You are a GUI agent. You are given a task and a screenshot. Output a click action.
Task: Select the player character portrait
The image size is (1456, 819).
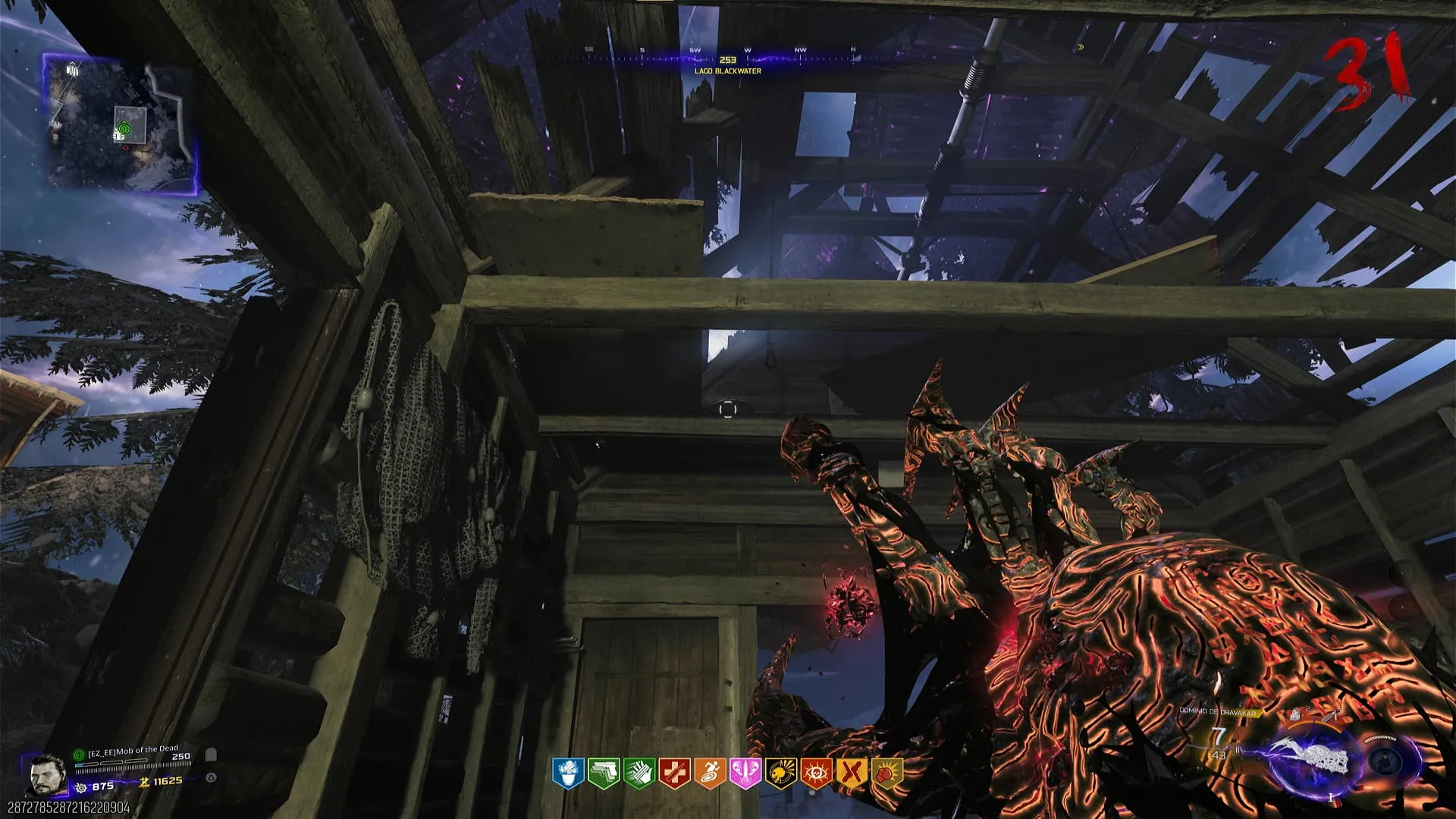(47, 775)
